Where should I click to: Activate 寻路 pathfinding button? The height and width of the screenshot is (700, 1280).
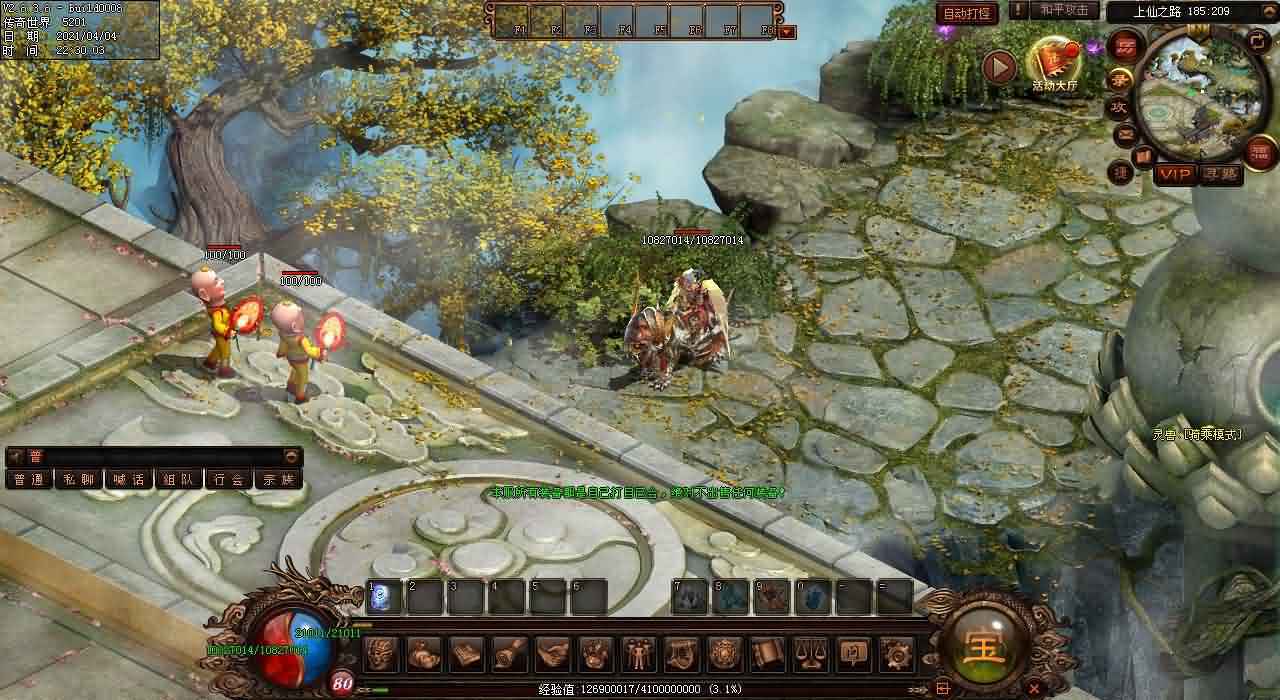(x=1220, y=174)
